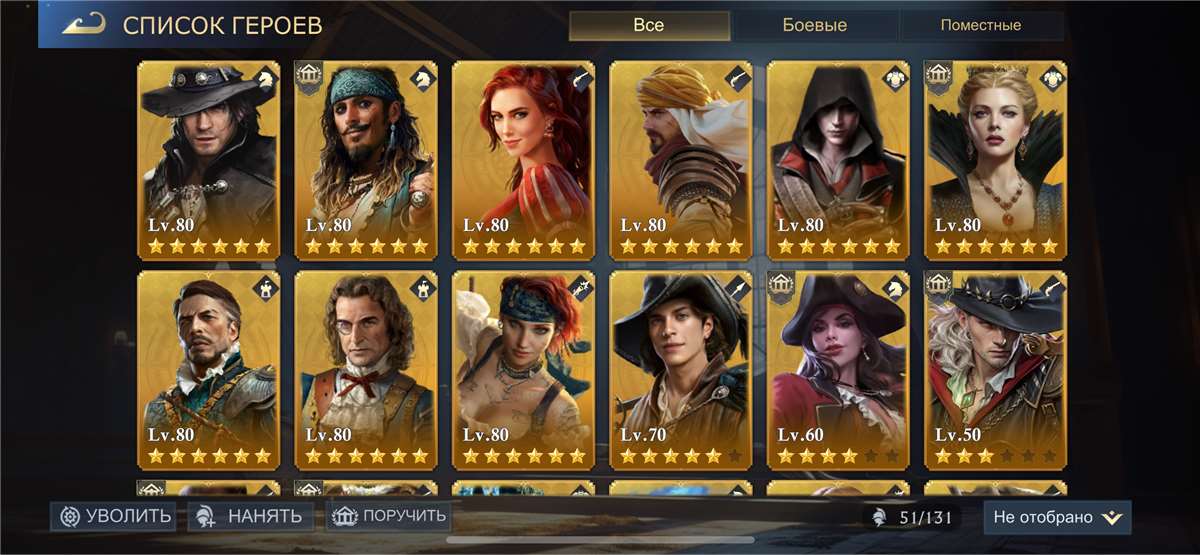Show the Поместные heroes tab
The height and width of the screenshot is (555, 1200).
[x=978, y=25]
